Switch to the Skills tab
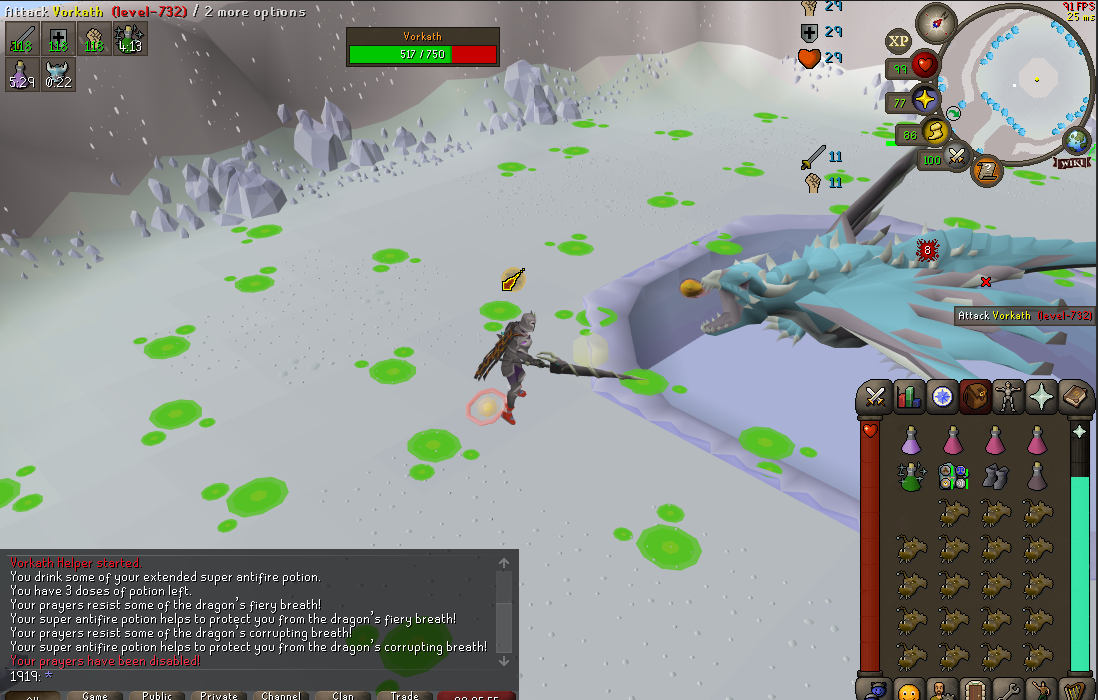Screen dimensions: 1098x700 point(909,397)
